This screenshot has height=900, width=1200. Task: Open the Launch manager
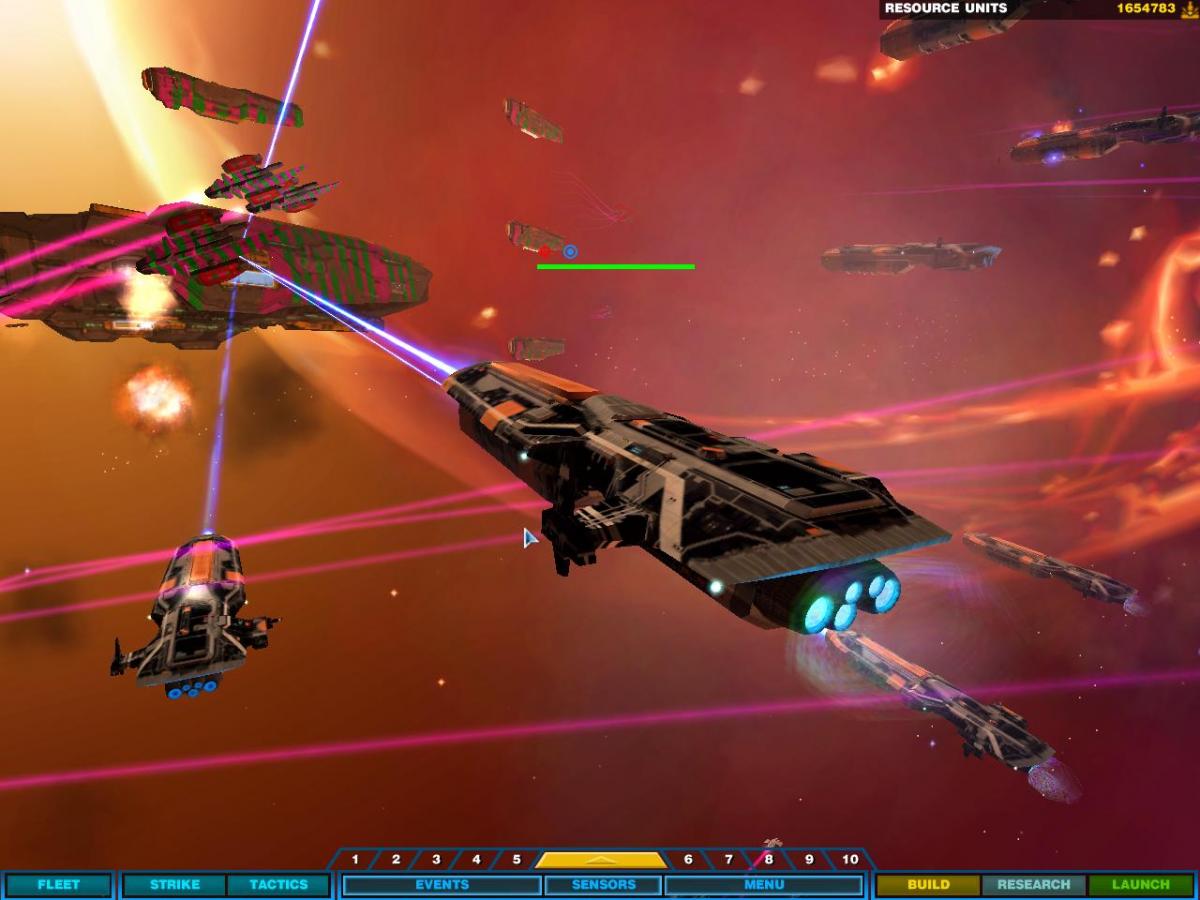pyautogui.click(x=1141, y=885)
